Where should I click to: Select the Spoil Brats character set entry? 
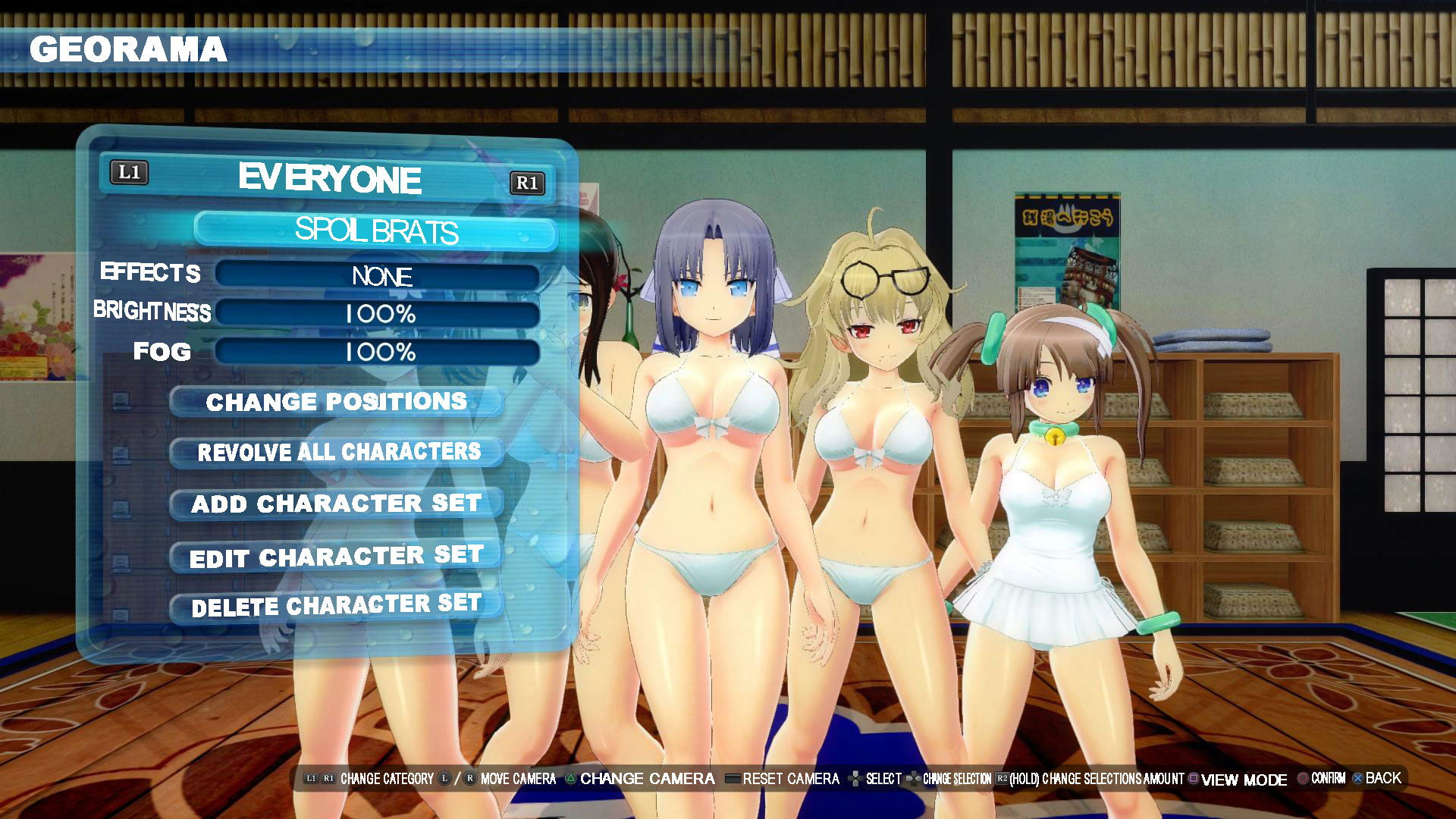click(x=376, y=230)
